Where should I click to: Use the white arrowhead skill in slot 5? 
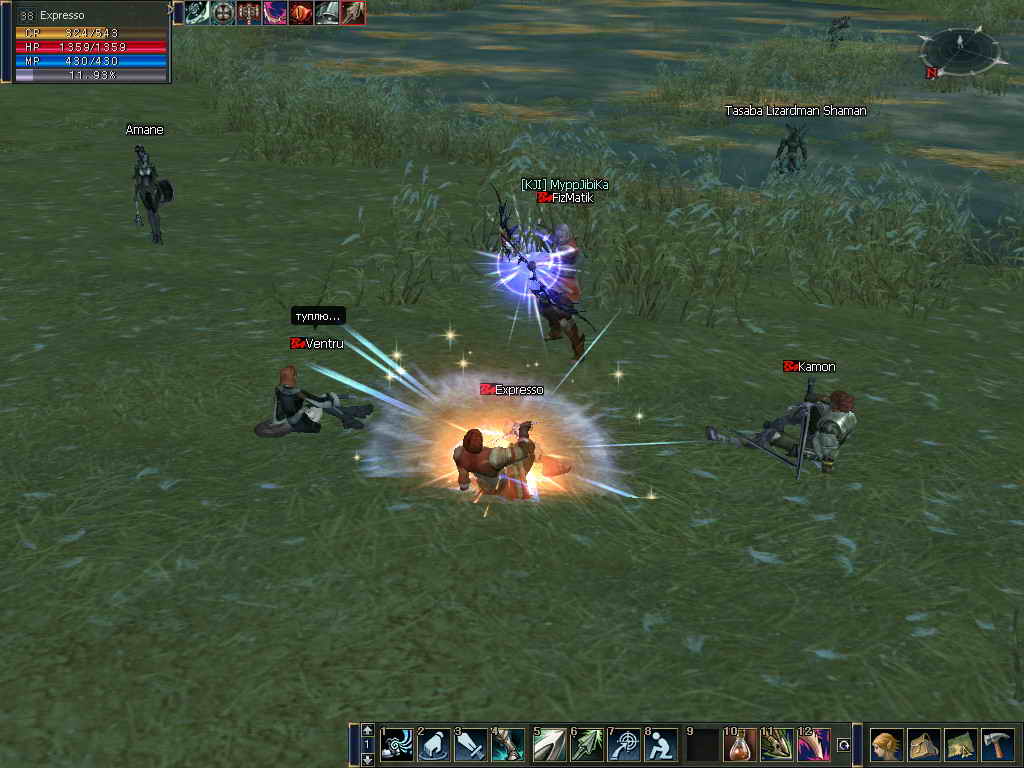pyautogui.click(x=549, y=745)
